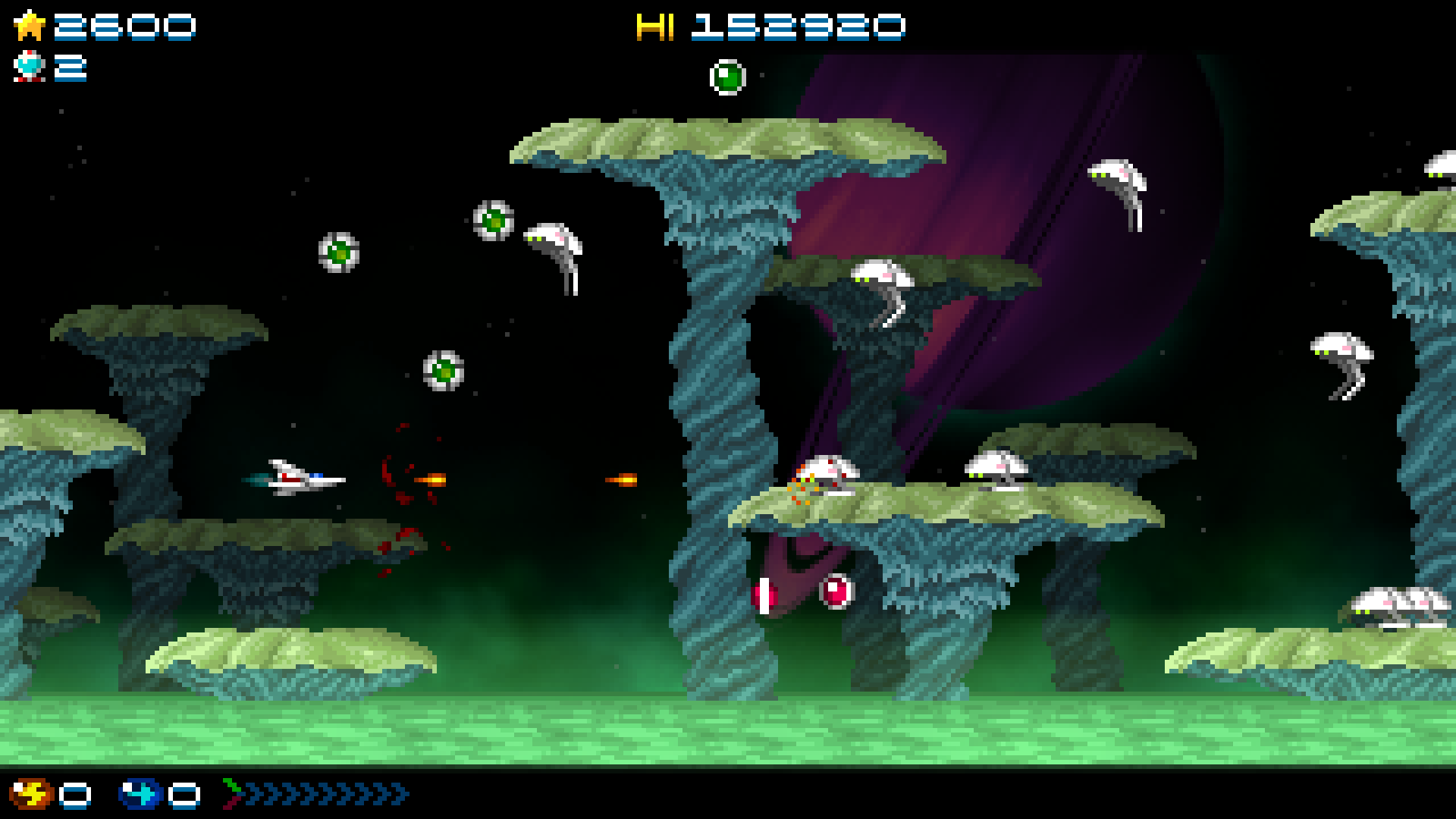Image resolution: width=1456 pixels, height=819 pixels.
Task: Click the green power-up bubble at screen top
Action: point(730,76)
